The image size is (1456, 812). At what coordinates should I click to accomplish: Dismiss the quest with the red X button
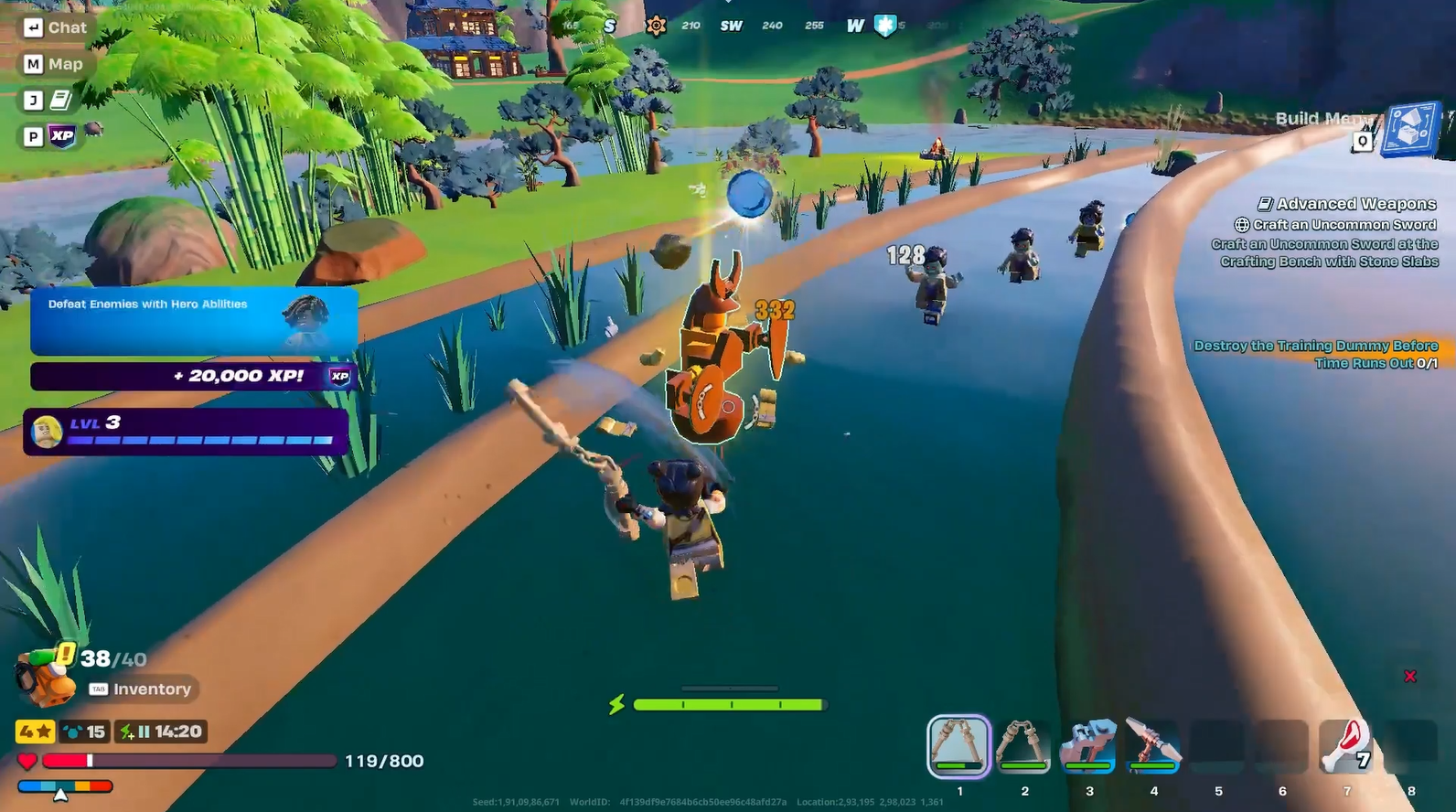1412,677
